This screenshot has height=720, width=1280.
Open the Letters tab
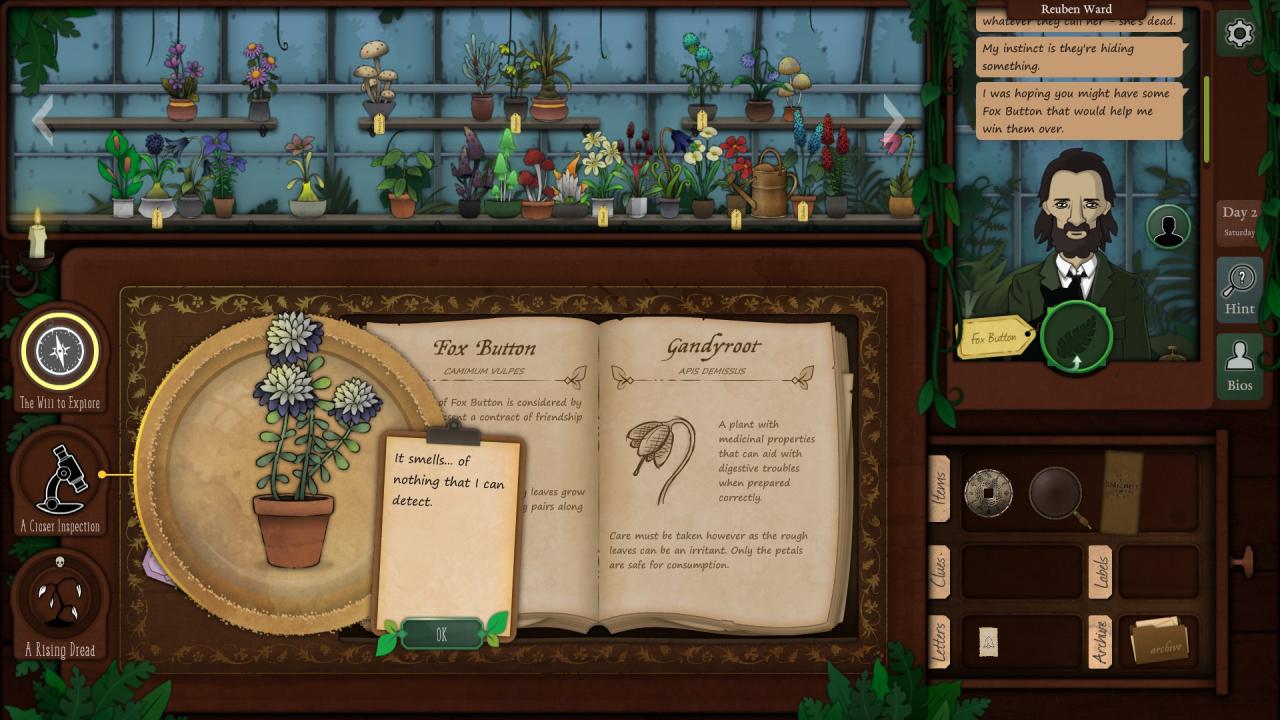pos(939,642)
